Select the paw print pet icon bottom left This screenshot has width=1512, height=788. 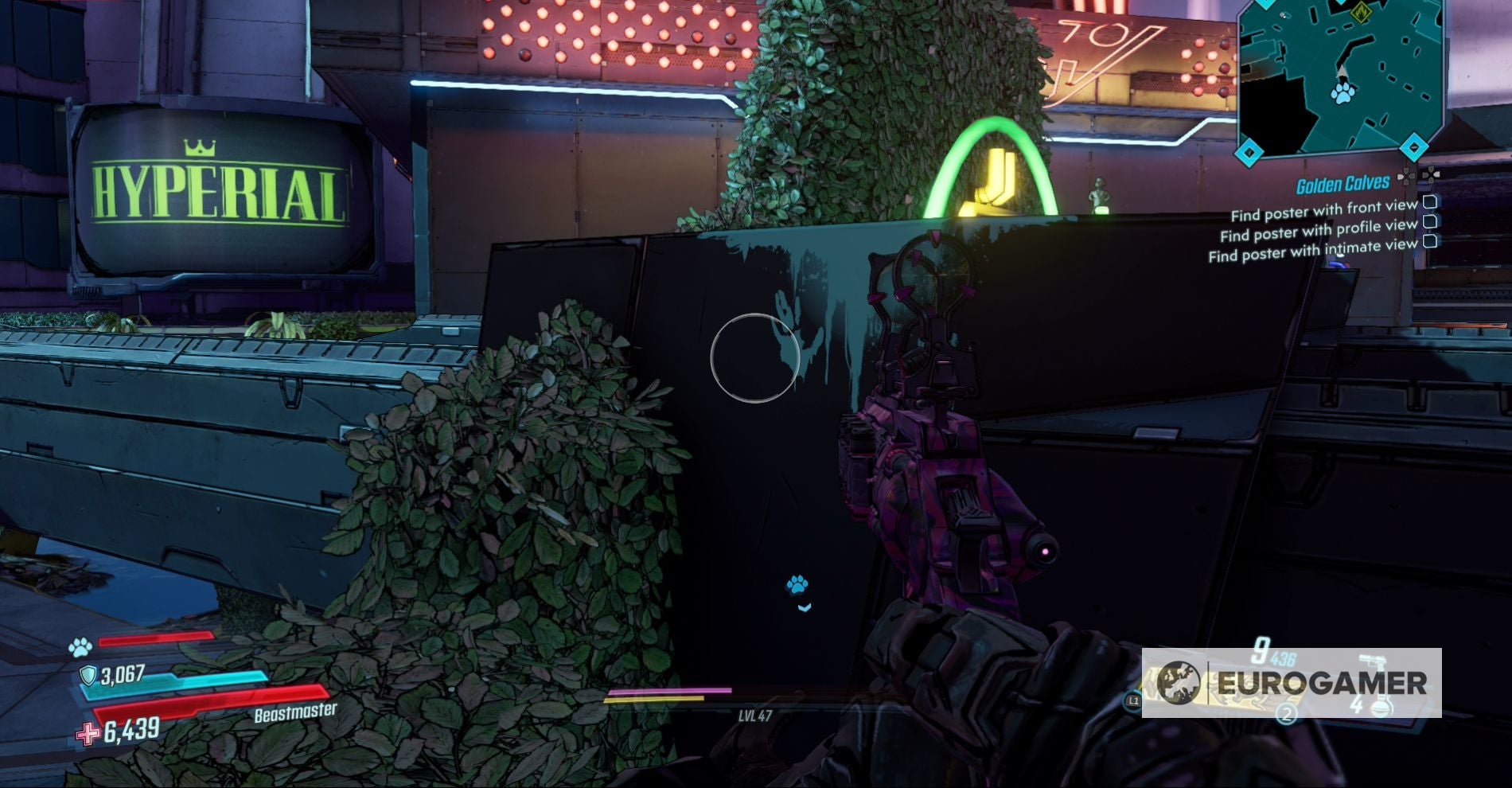coord(80,646)
